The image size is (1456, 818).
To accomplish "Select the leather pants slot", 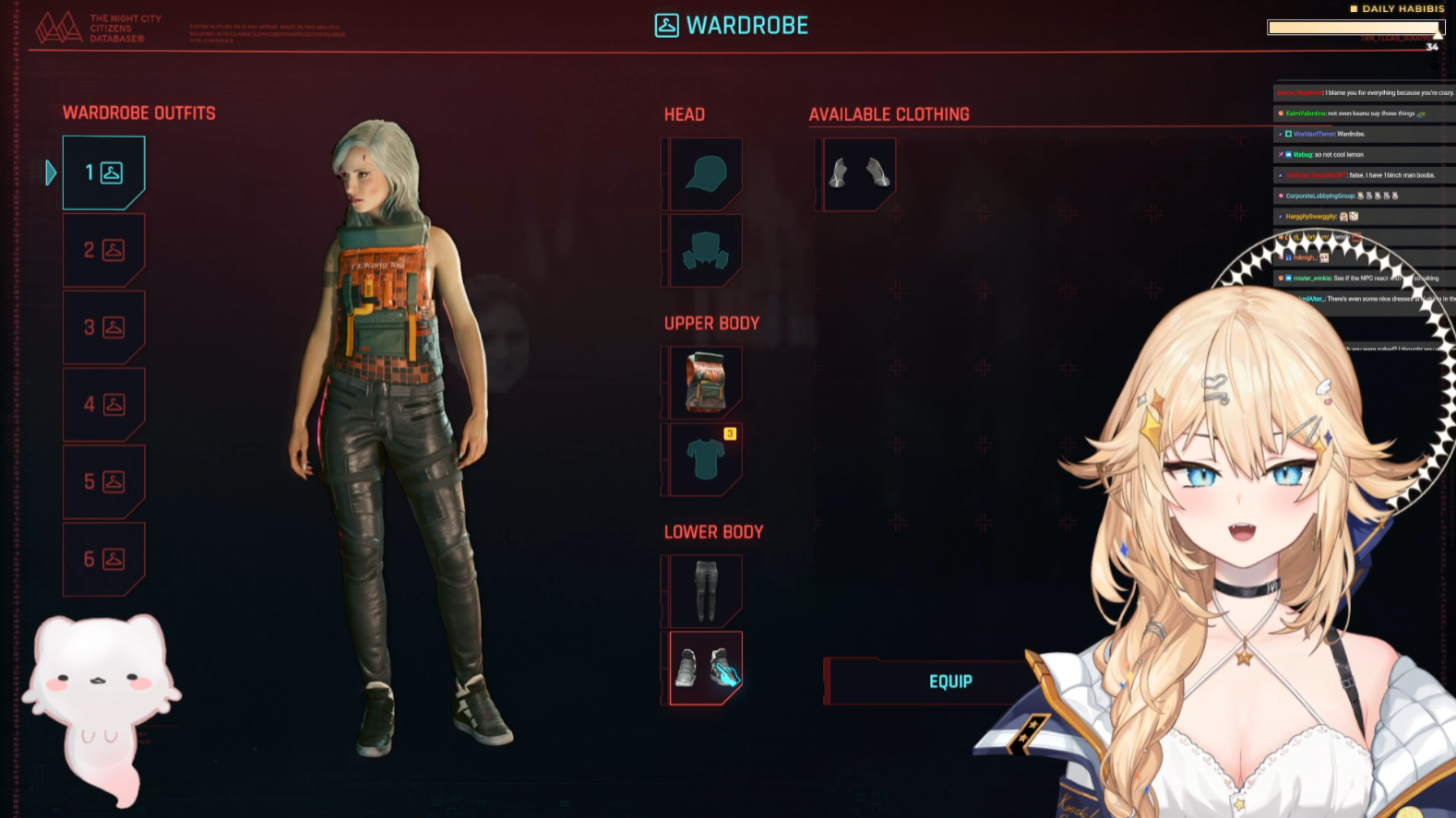I will pos(705,590).
